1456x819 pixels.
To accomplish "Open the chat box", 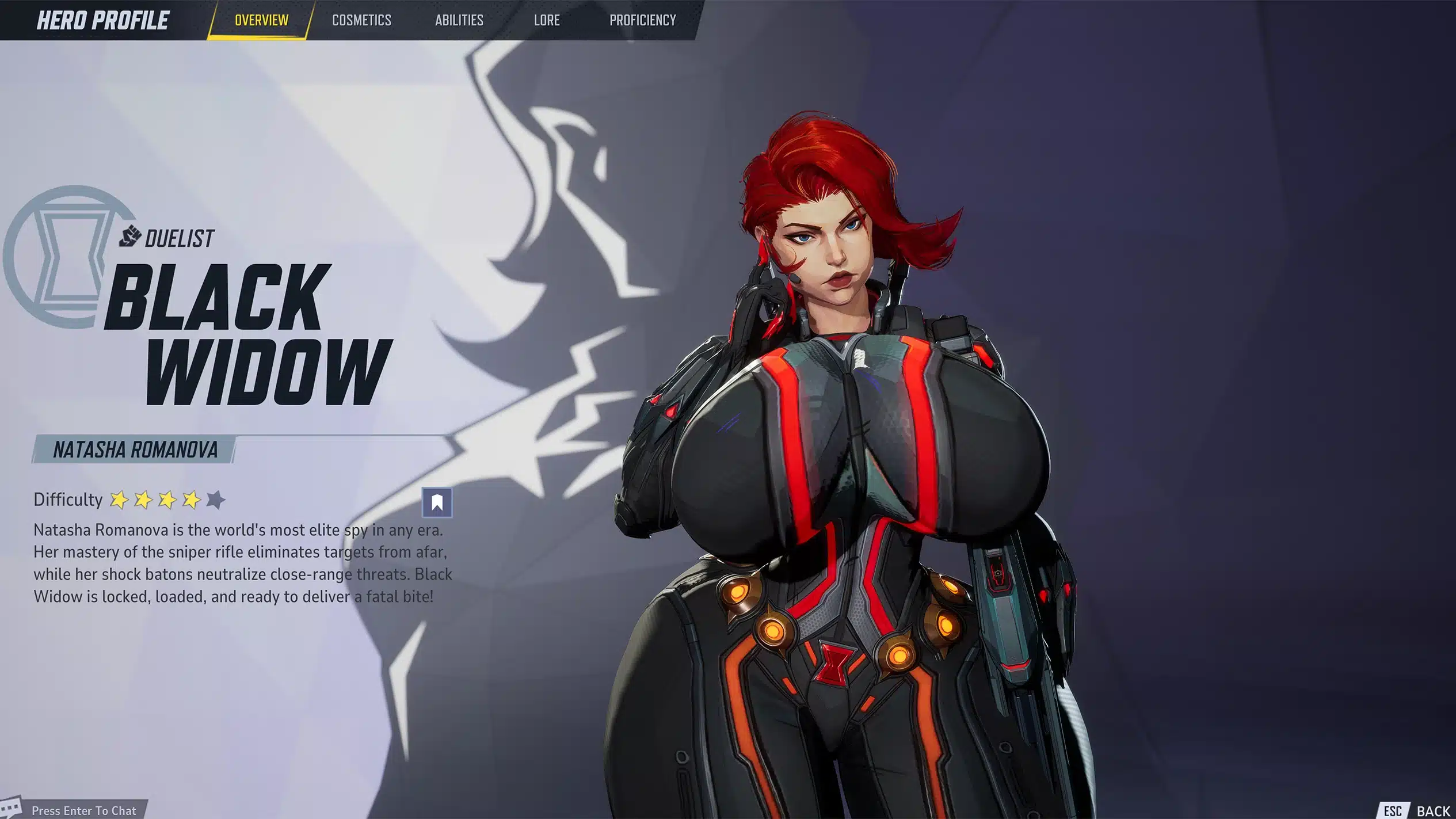I will click(x=83, y=810).
